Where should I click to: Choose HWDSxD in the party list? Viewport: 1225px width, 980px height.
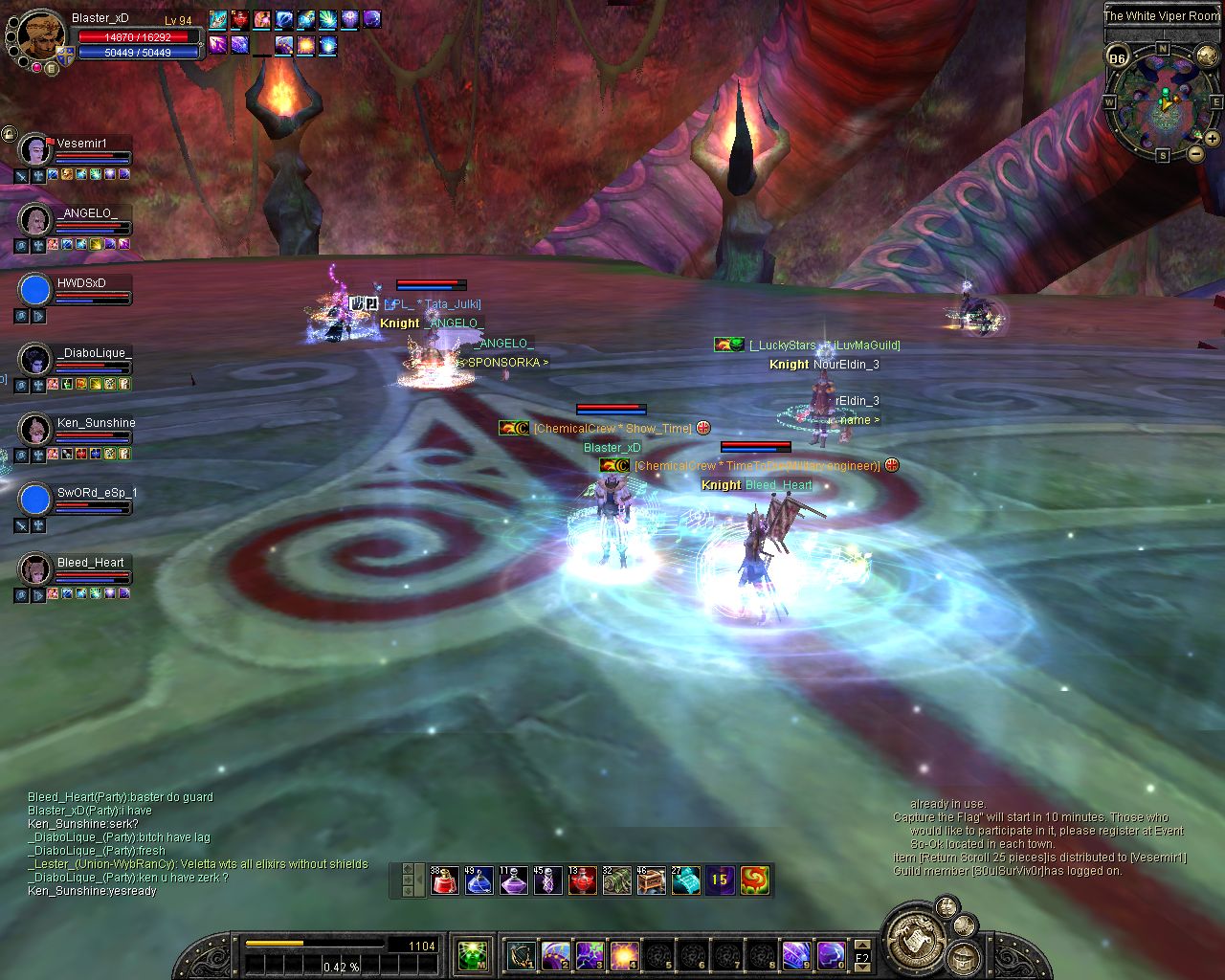(x=35, y=289)
